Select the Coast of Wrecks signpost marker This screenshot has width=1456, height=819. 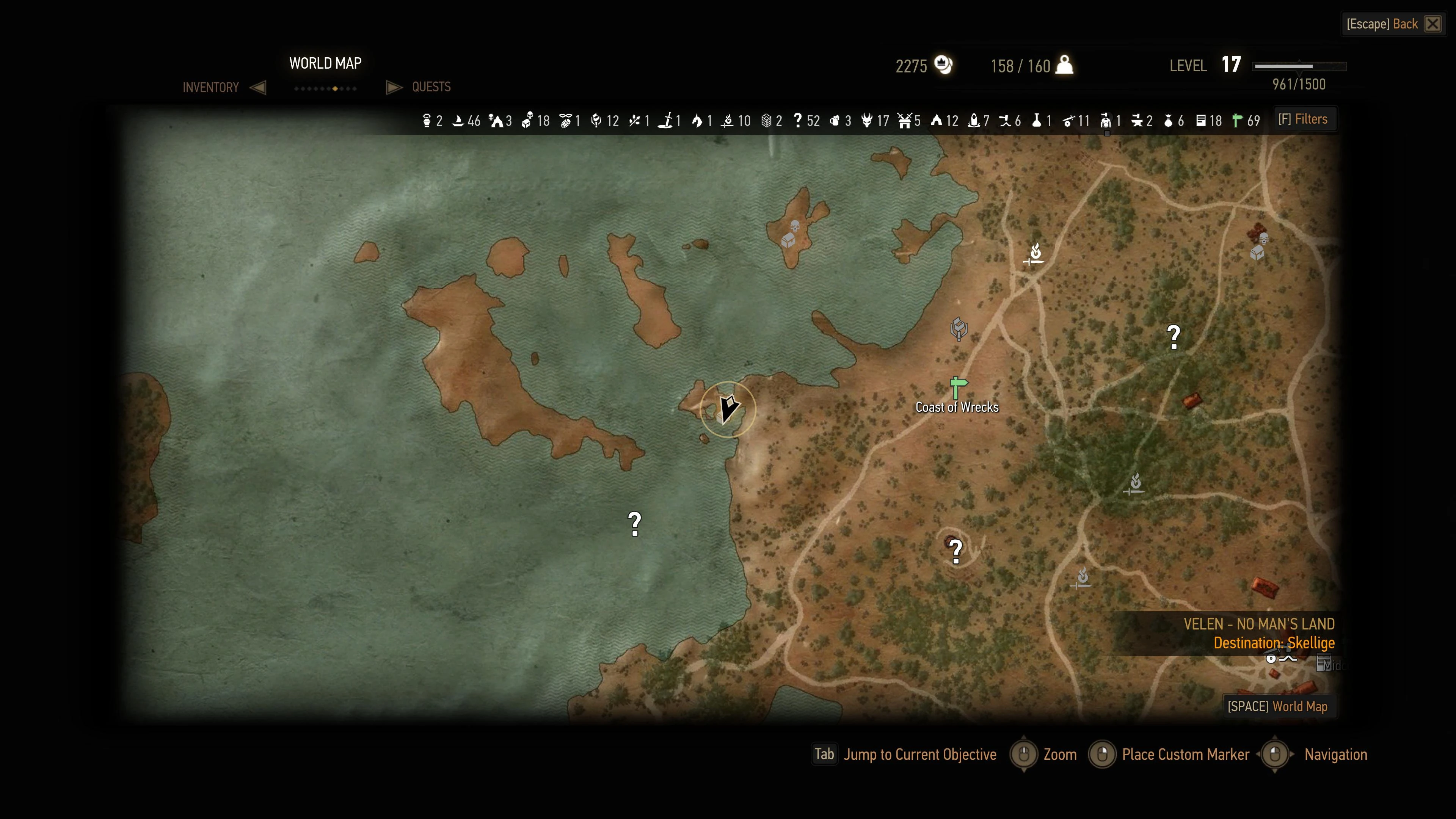tap(957, 388)
